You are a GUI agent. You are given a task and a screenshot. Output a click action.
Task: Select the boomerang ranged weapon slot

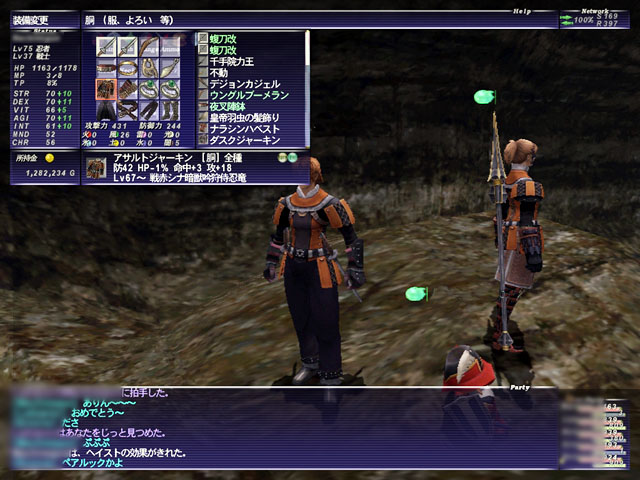click(149, 46)
